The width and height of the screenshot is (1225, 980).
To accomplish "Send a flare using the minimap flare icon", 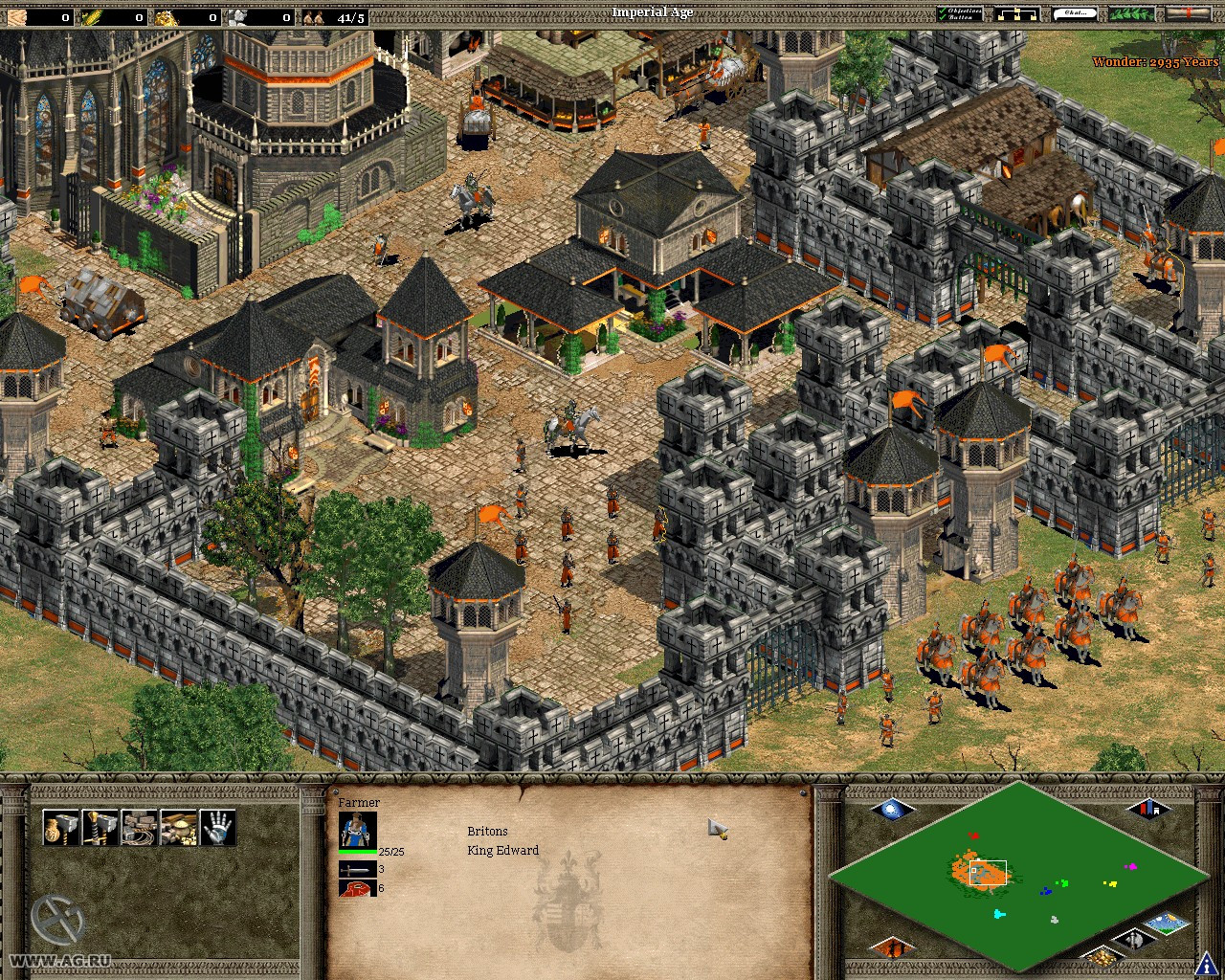I will point(892,811).
